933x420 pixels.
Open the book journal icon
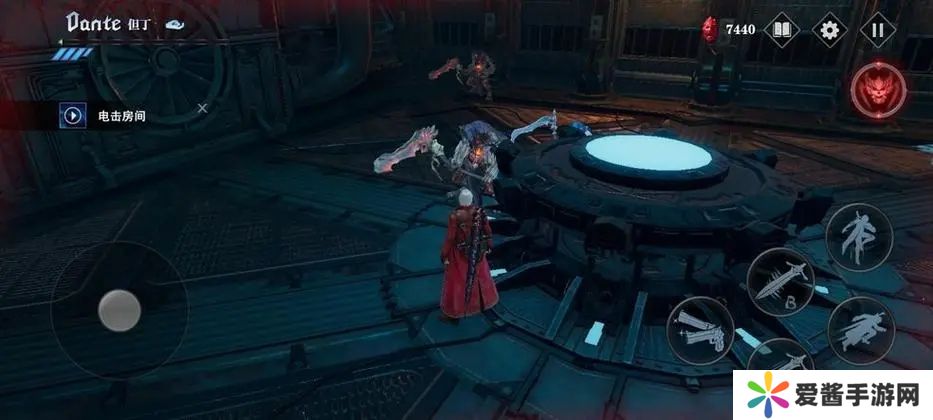[782, 30]
